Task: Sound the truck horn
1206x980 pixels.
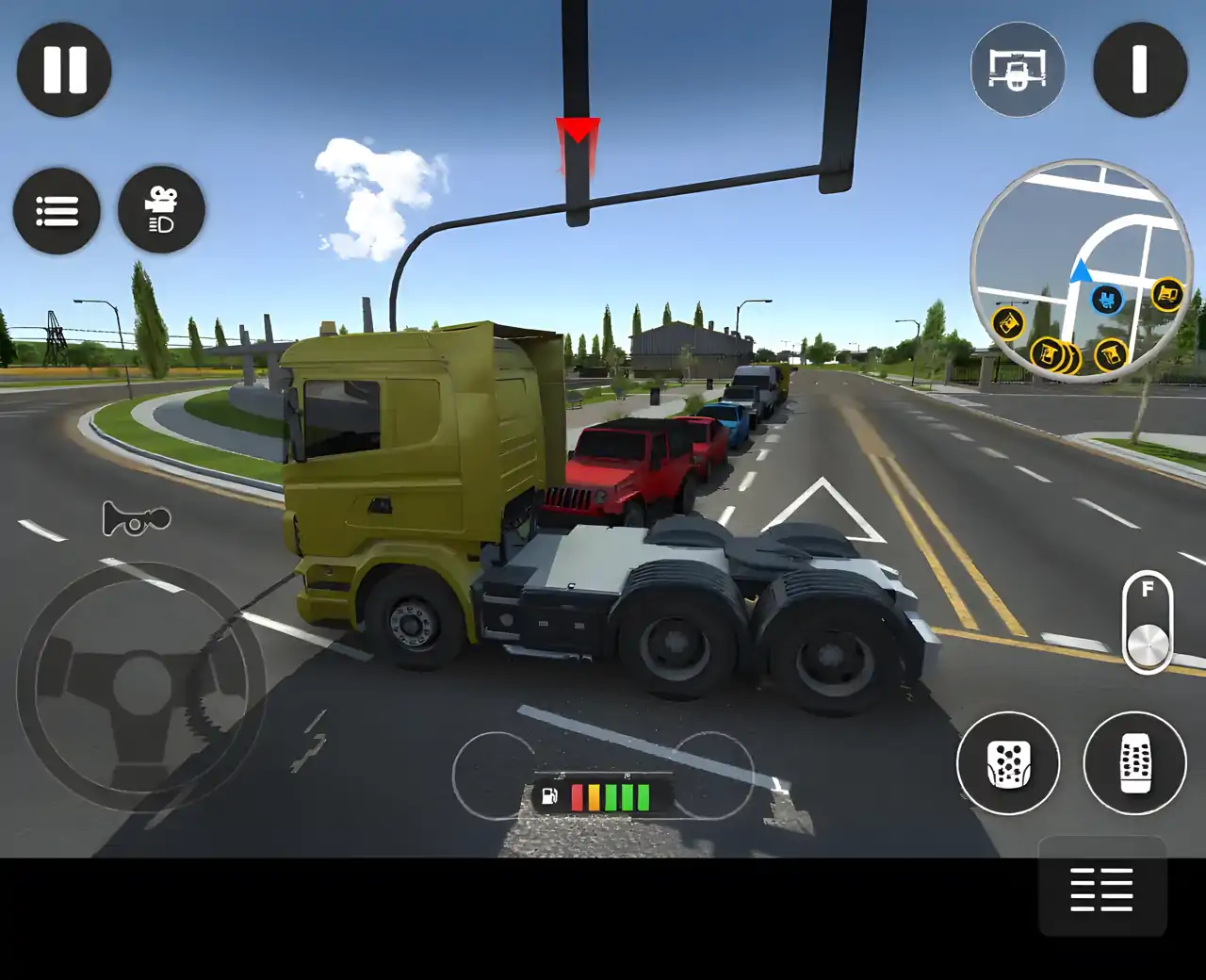Action: click(137, 518)
